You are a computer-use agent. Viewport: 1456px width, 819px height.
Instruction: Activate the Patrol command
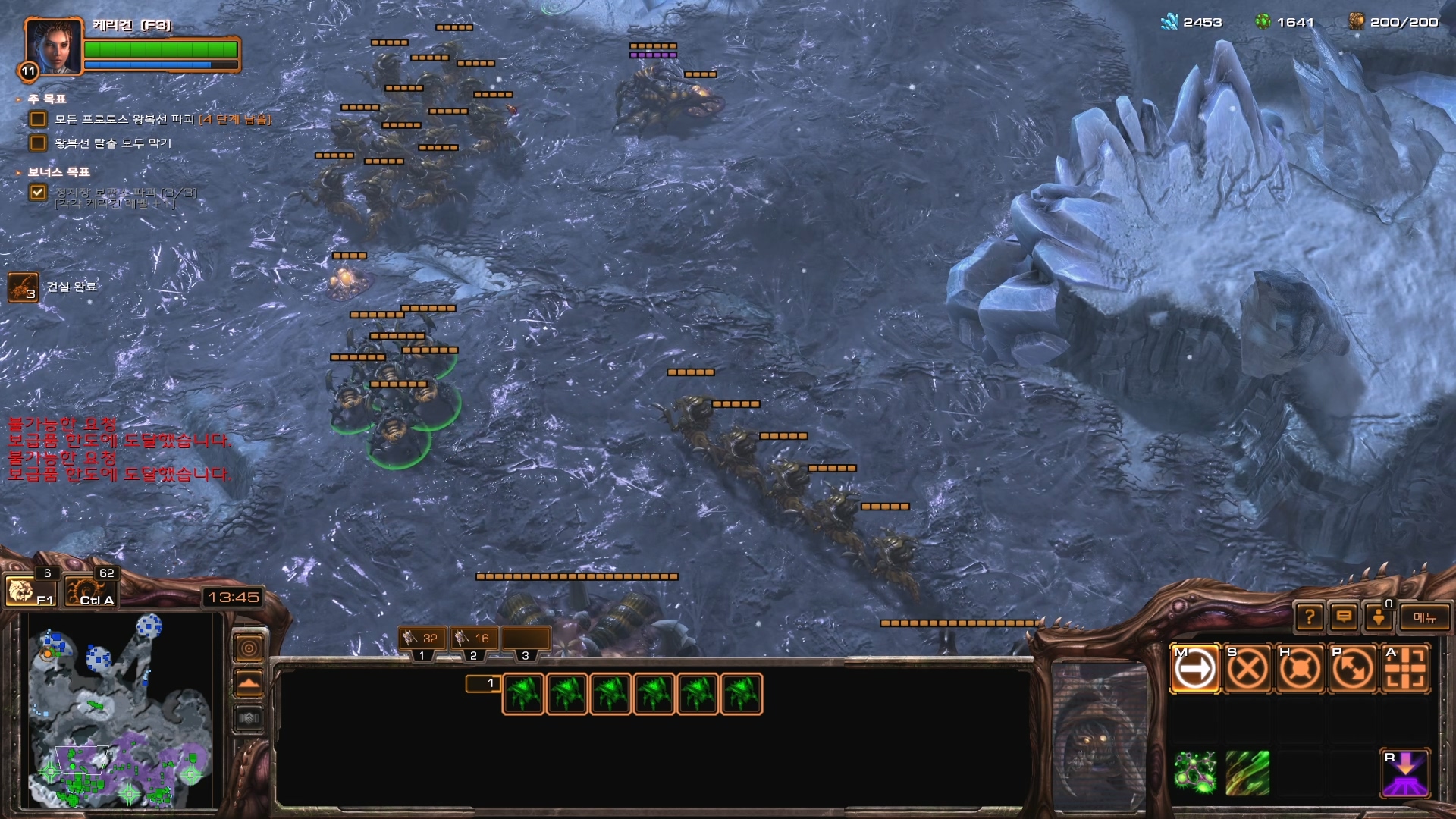(1352, 669)
